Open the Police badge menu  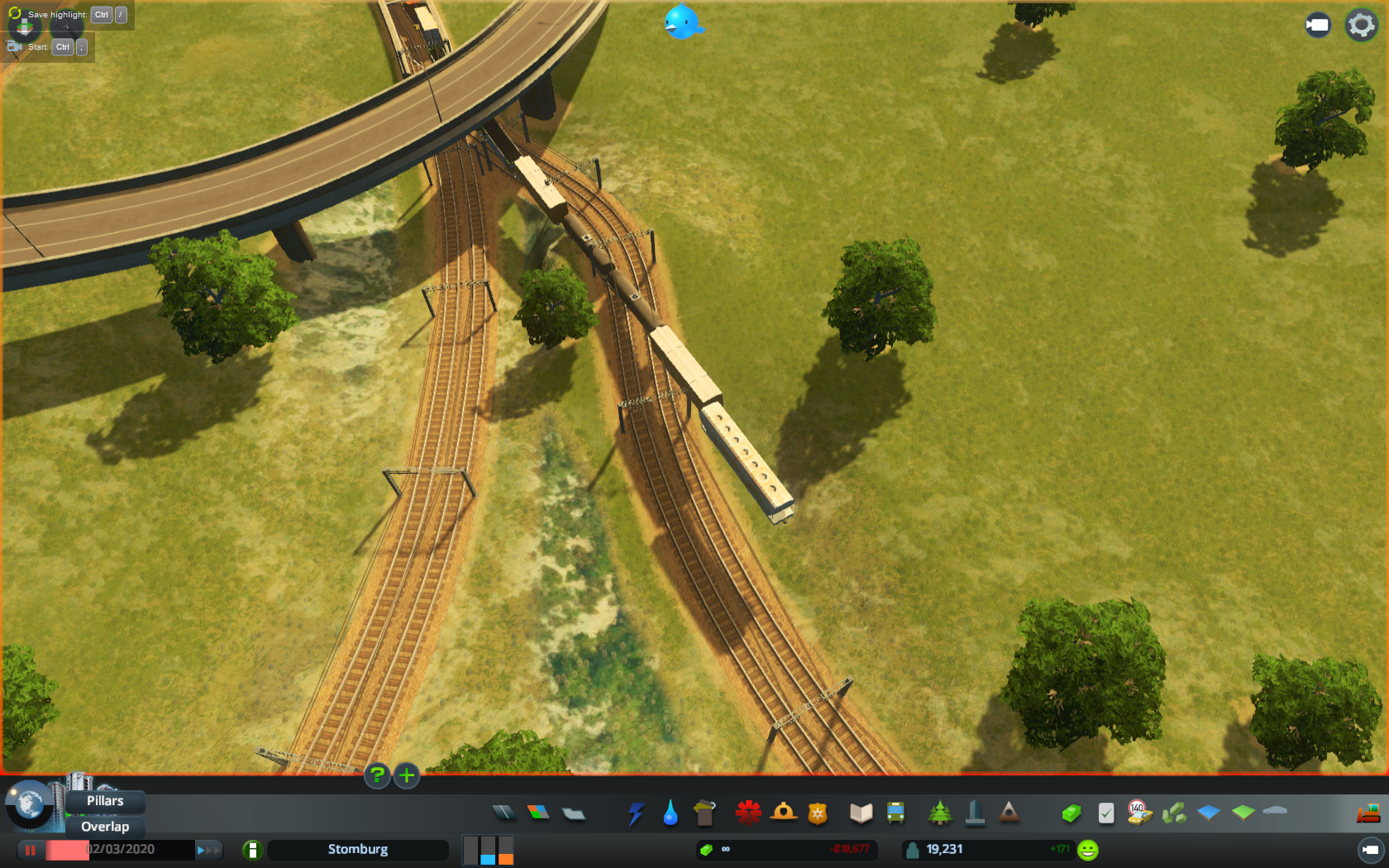(818, 813)
